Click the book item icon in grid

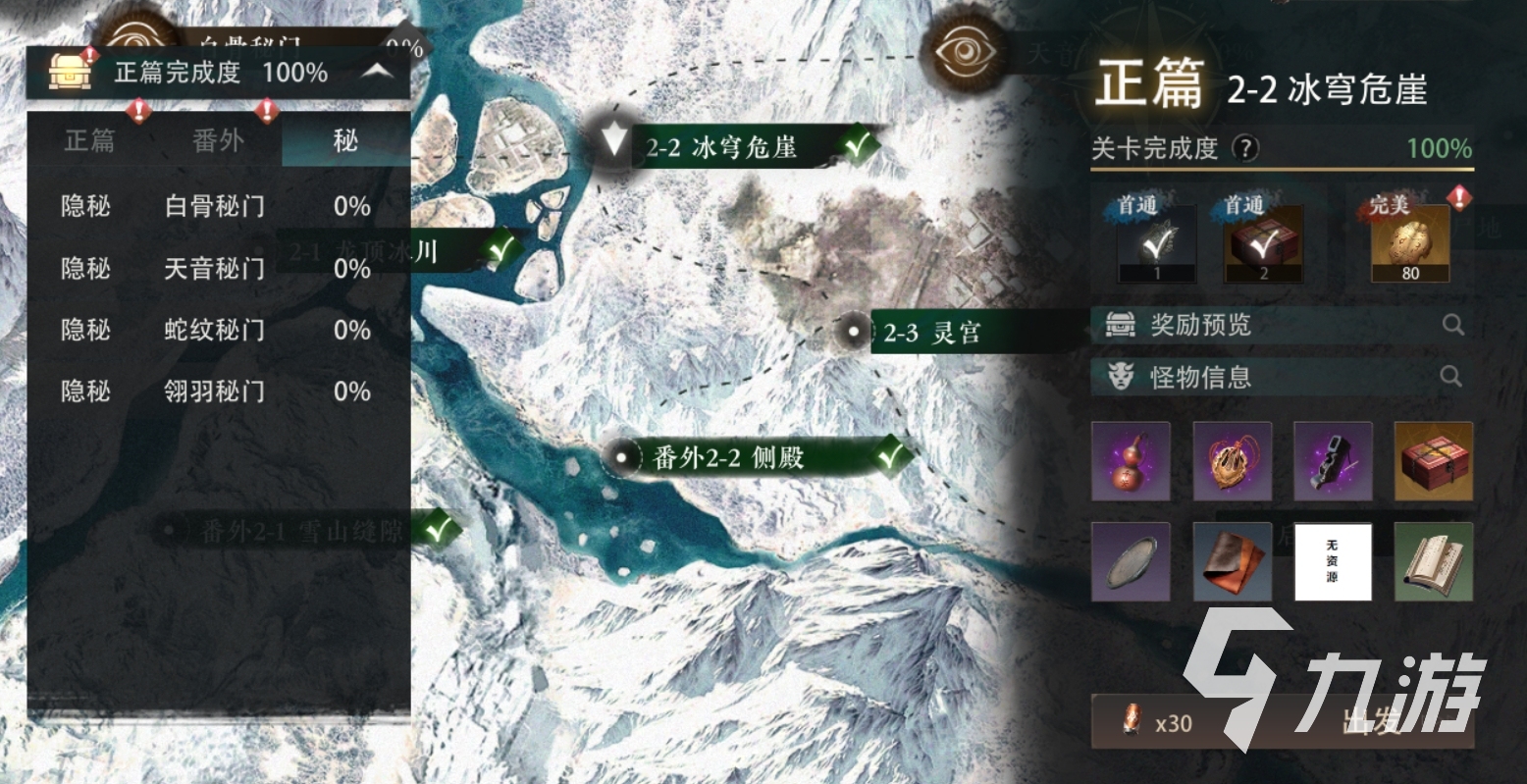(x=1434, y=562)
